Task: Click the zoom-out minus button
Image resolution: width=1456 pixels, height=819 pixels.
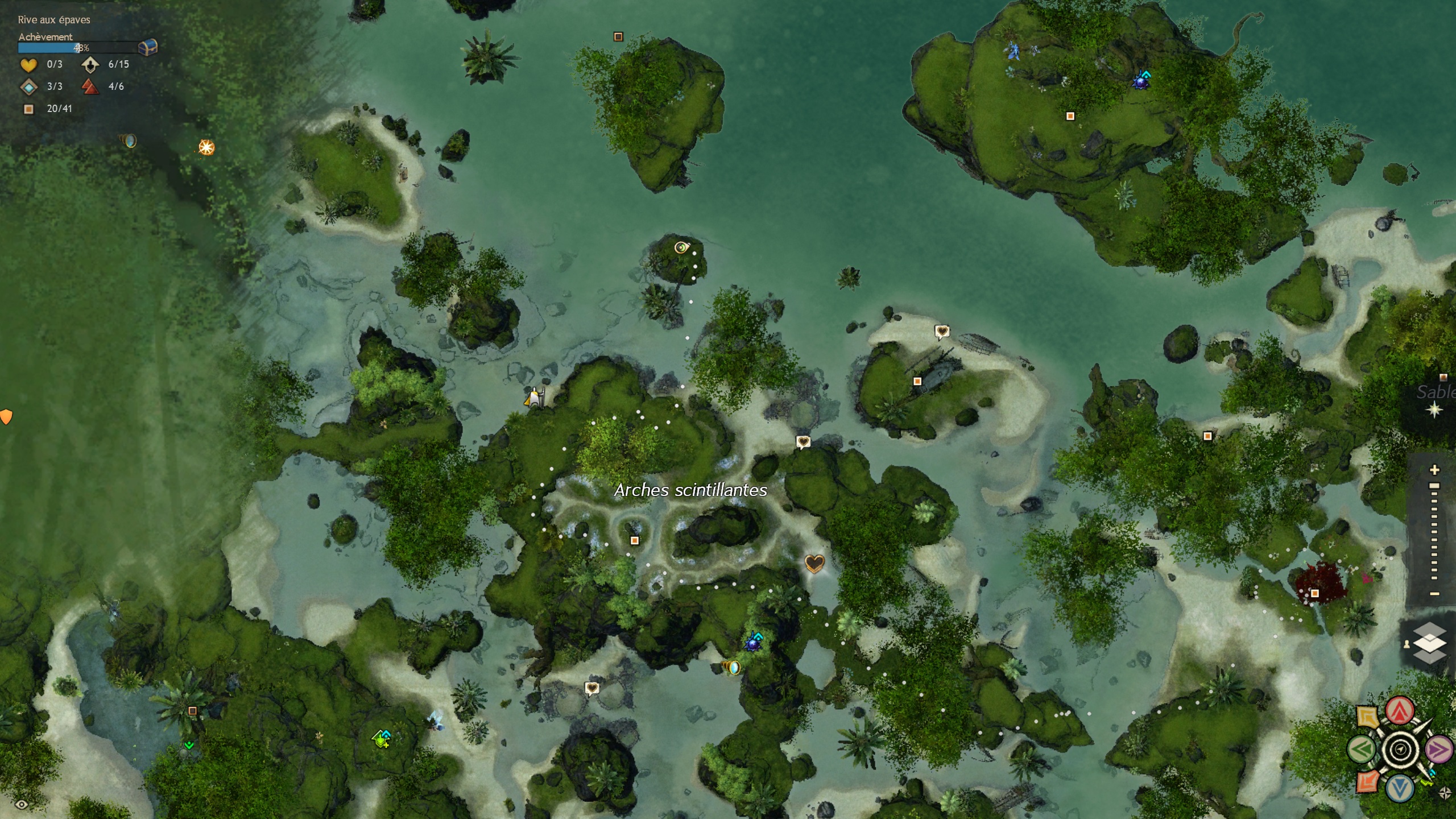Action: tap(1434, 594)
